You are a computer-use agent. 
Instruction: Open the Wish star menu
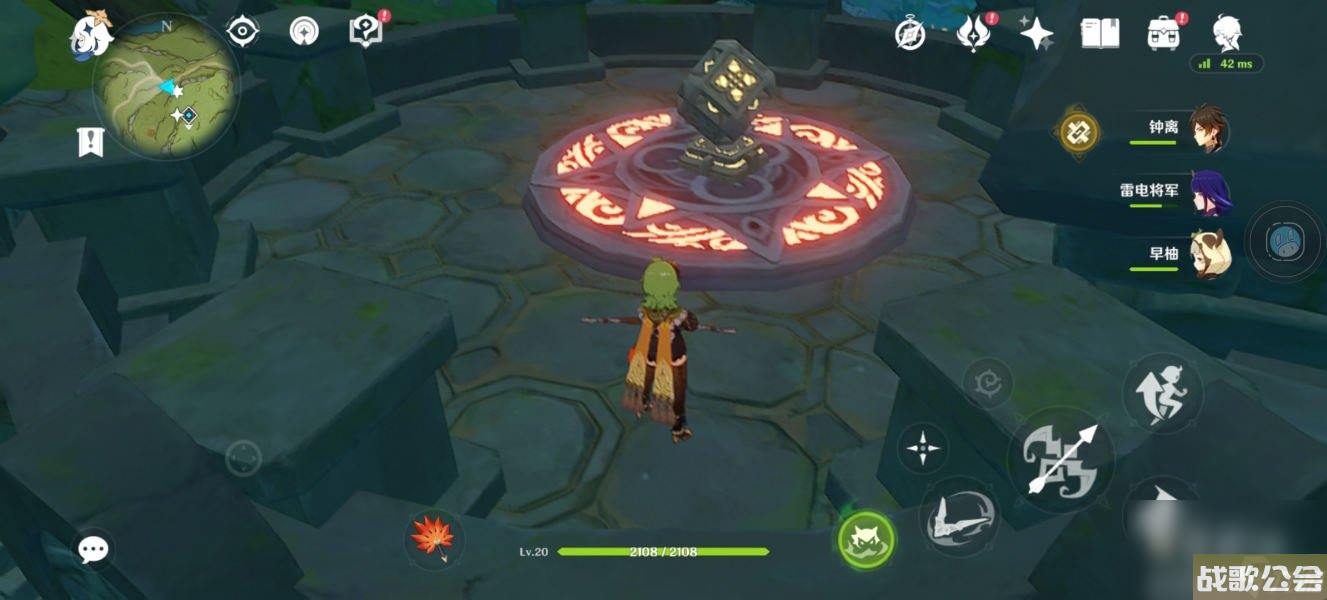1036,34
